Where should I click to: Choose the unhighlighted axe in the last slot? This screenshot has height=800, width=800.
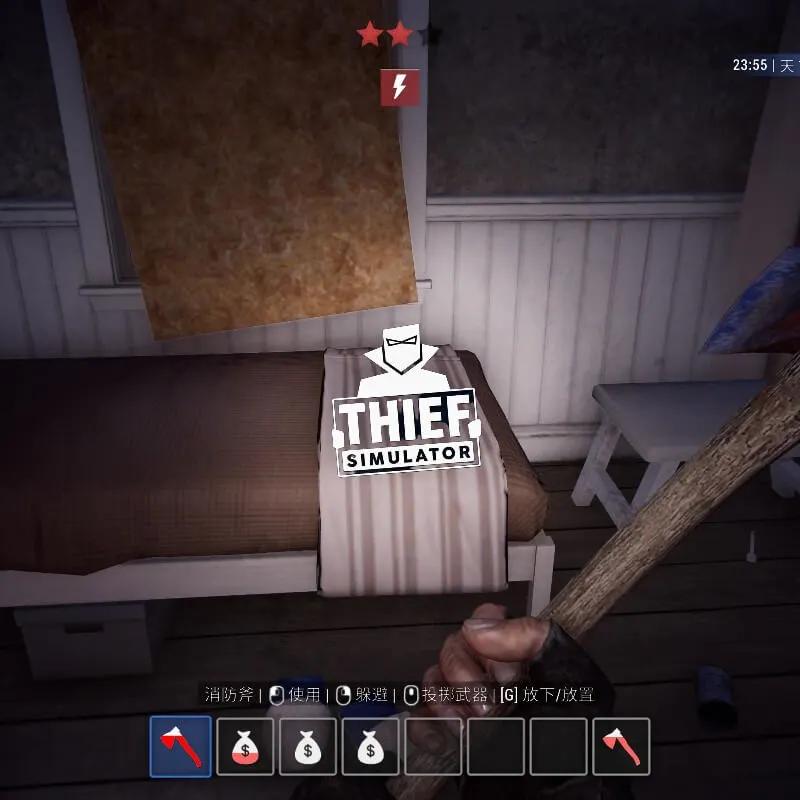click(620, 746)
